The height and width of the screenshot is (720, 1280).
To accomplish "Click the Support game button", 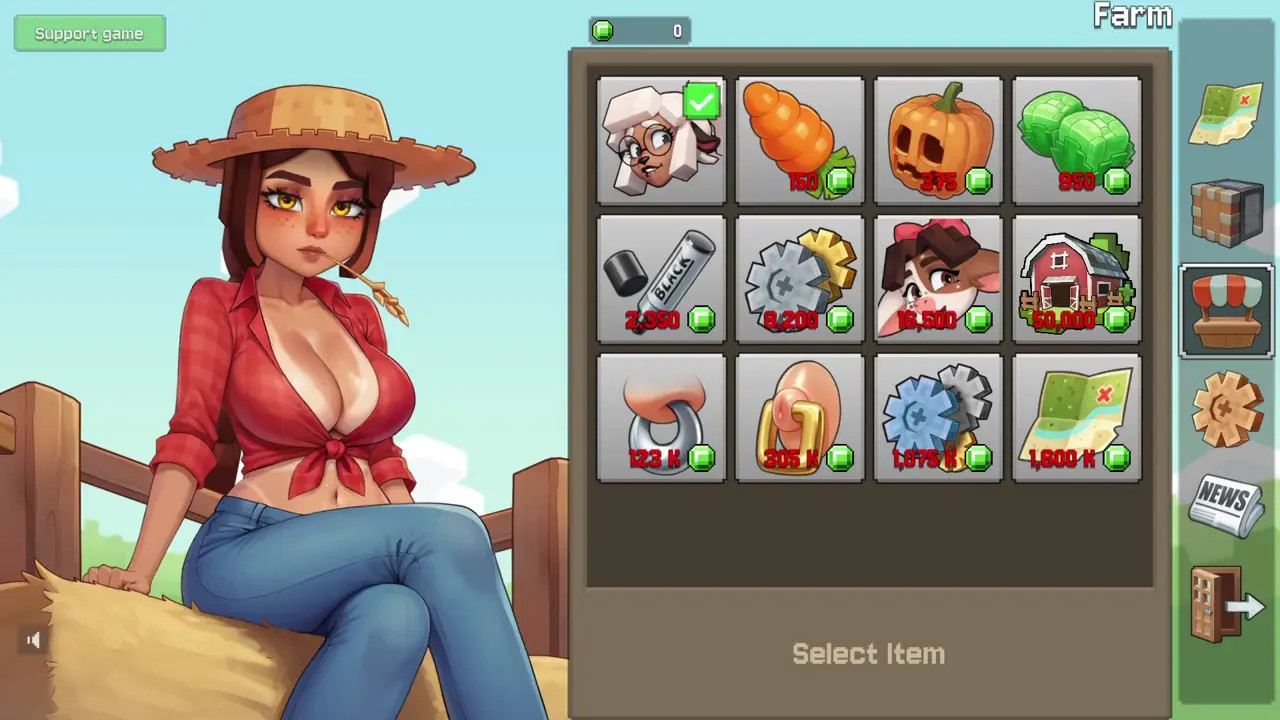I will (89, 34).
